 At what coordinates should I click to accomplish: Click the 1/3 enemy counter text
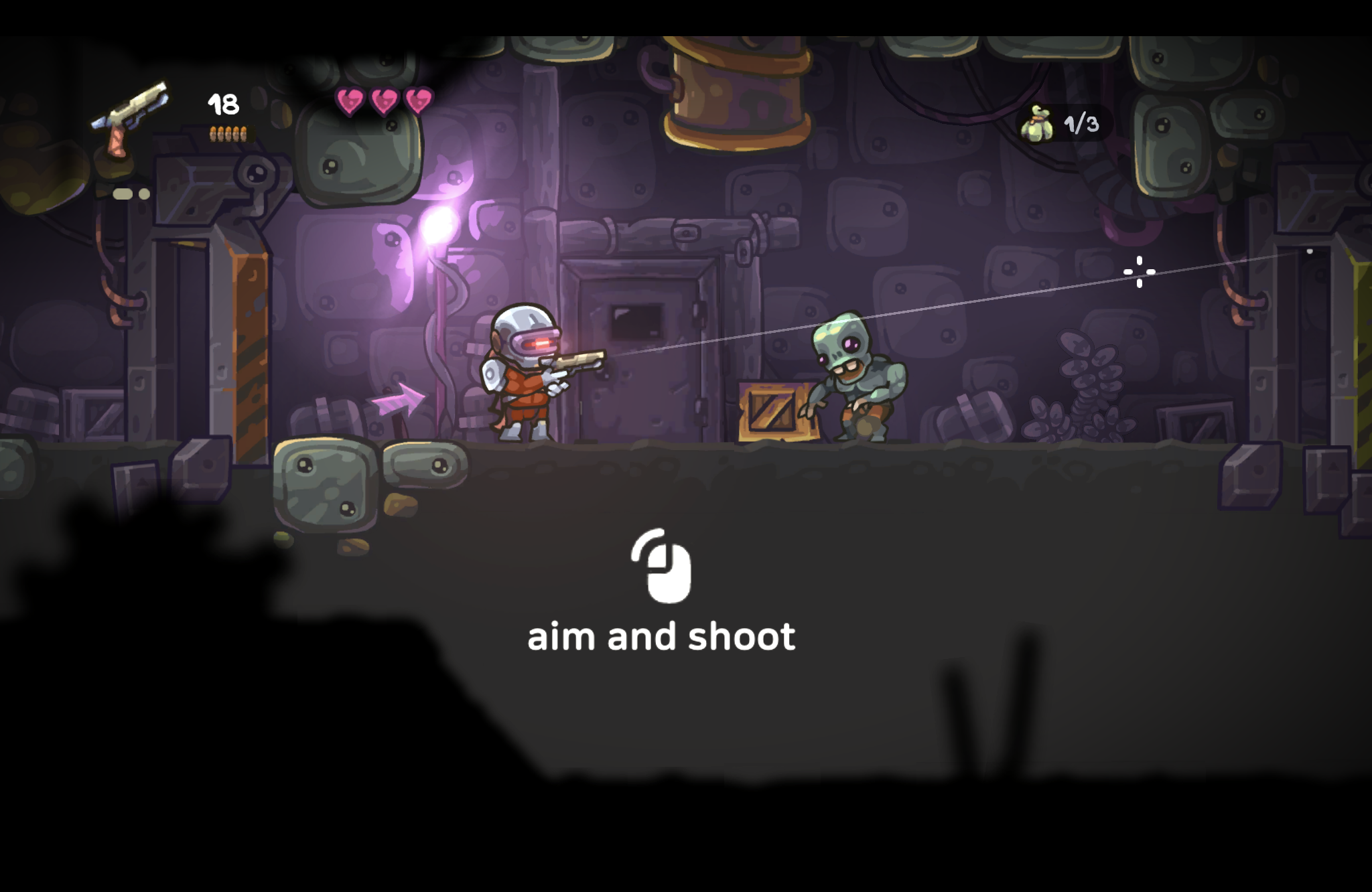(1080, 123)
